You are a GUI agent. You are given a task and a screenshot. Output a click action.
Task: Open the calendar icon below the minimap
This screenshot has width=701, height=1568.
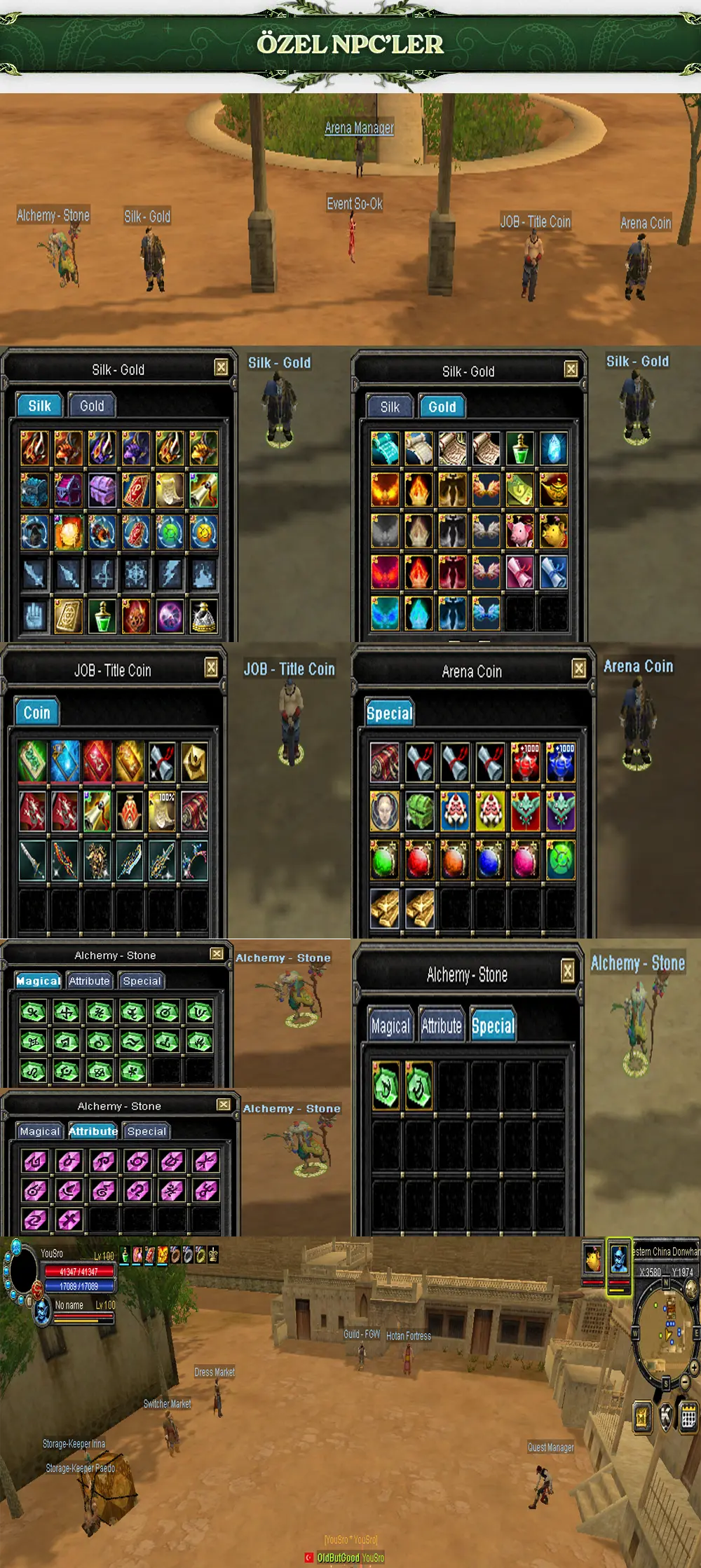tap(688, 1418)
